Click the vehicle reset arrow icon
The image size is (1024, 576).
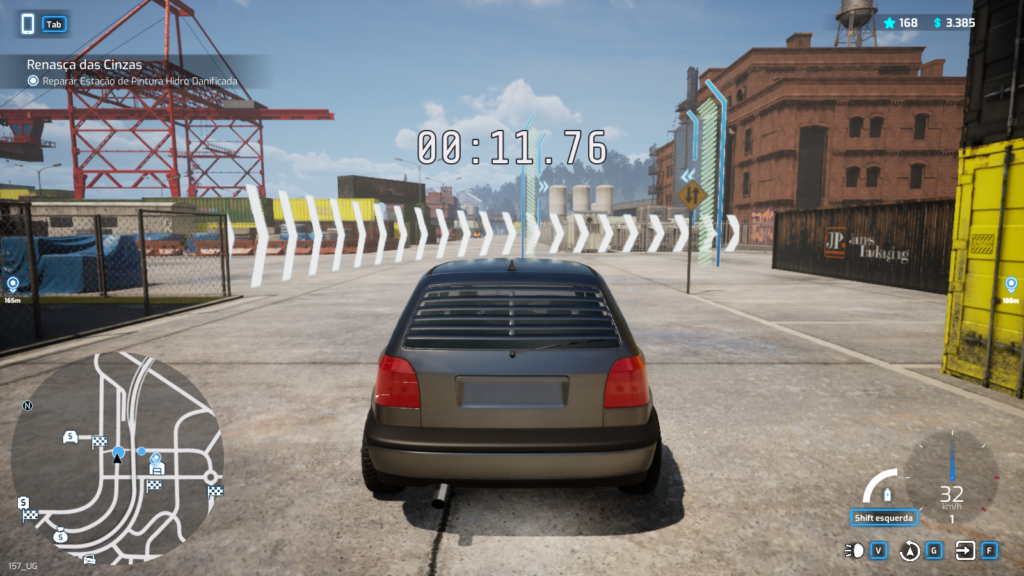910,550
